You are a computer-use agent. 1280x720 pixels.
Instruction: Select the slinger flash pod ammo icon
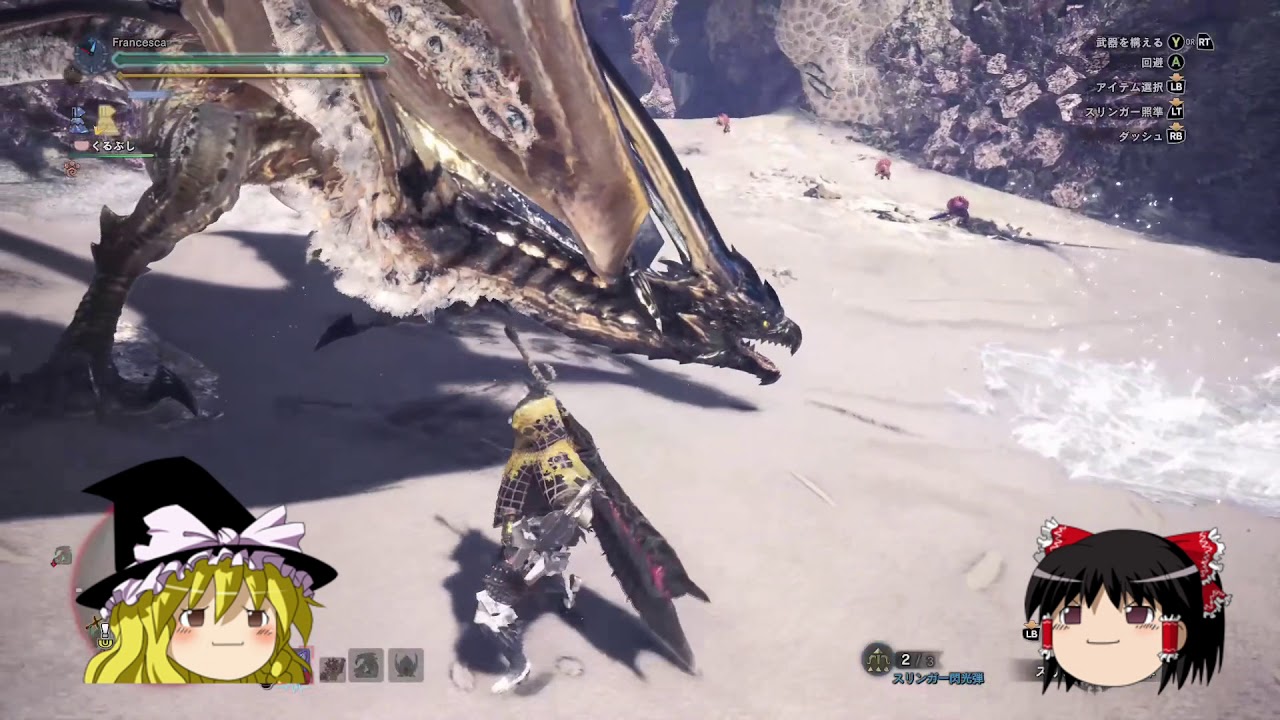point(878,659)
